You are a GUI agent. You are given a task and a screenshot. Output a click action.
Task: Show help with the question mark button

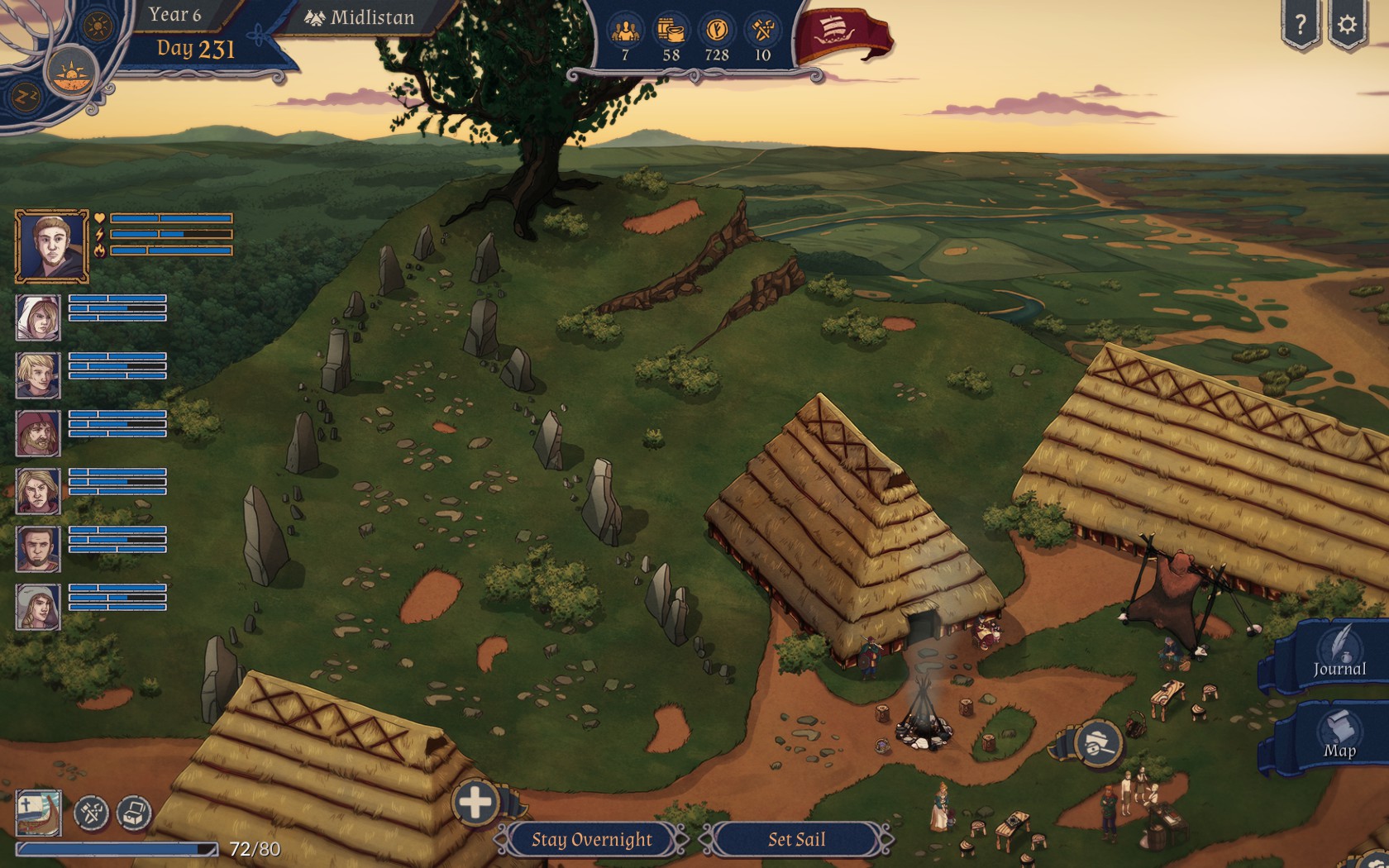[1301, 25]
